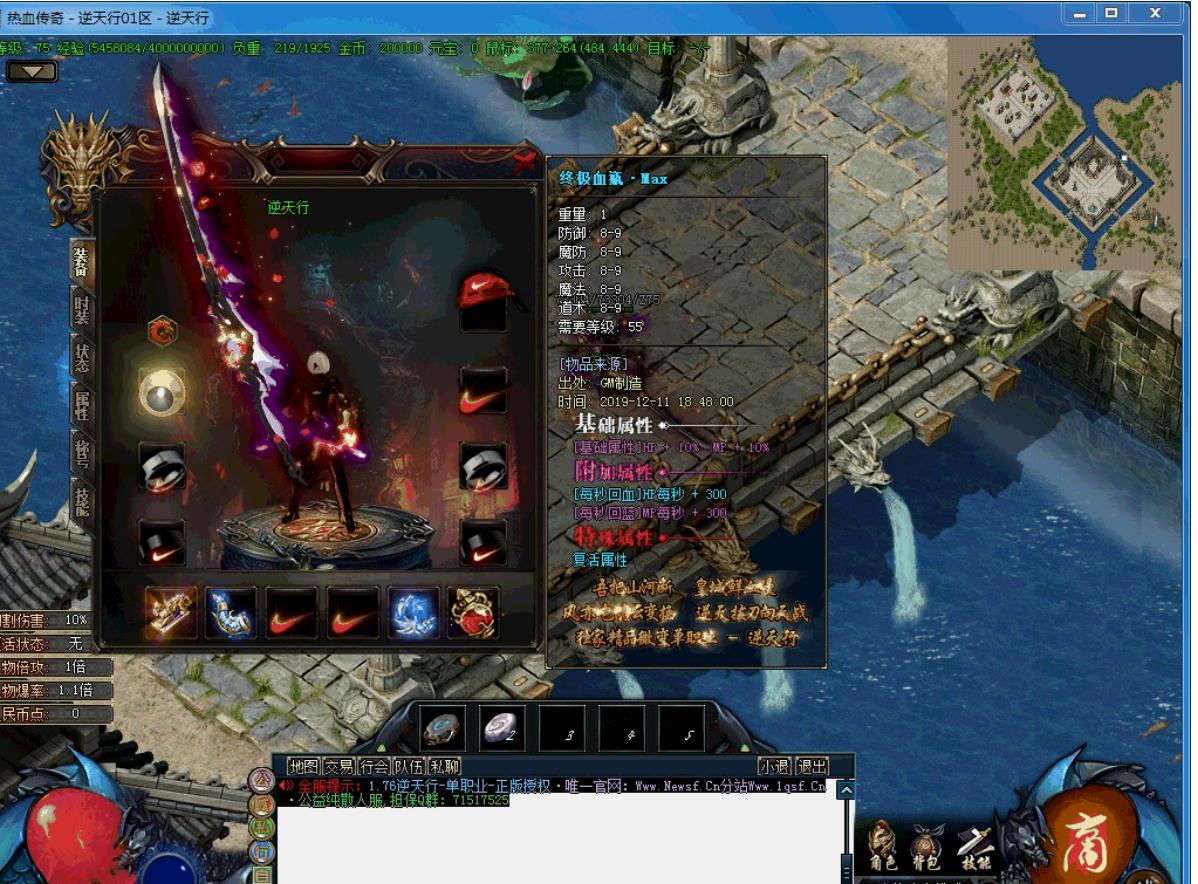
Task: Choose the red gourd charm slot
Action: 473,612
